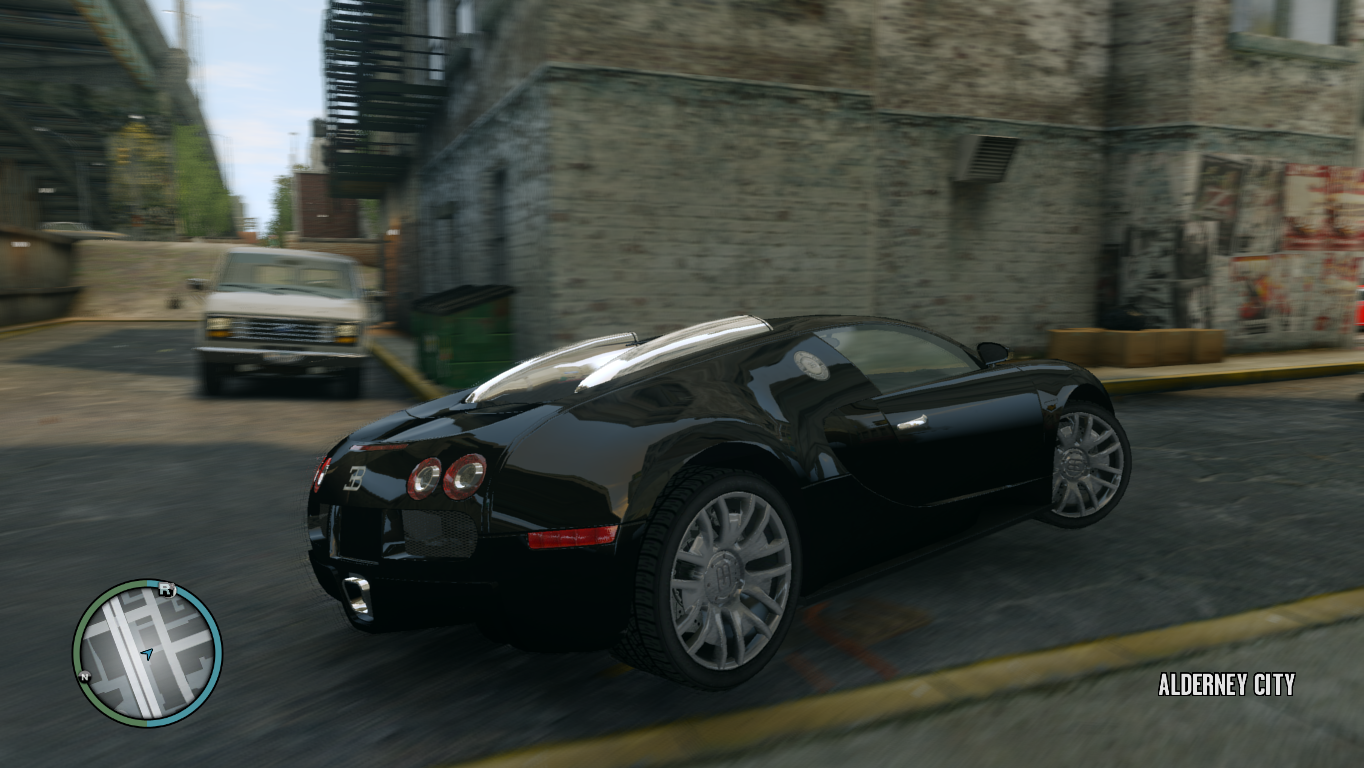Screen dimensions: 1364x768
Task: Select the N compass marker on the minimap
Action: click(84, 676)
